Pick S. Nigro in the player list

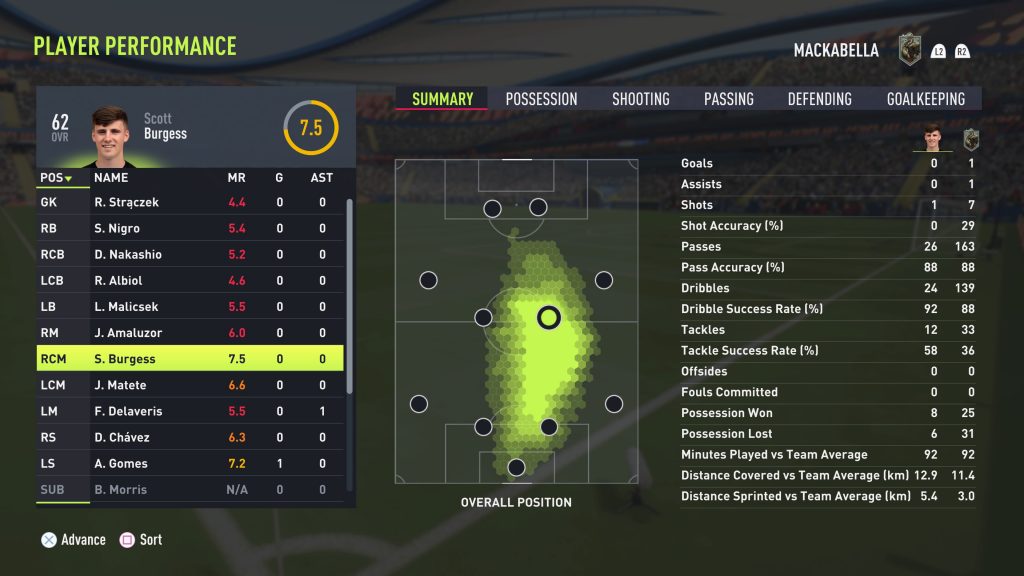pyautogui.click(x=190, y=228)
